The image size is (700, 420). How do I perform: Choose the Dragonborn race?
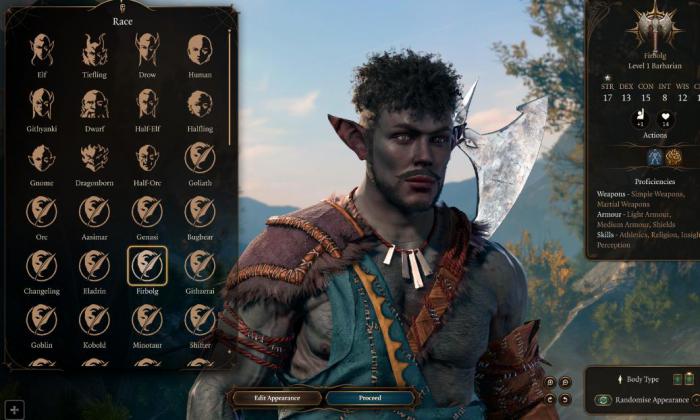click(x=94, y=157)
